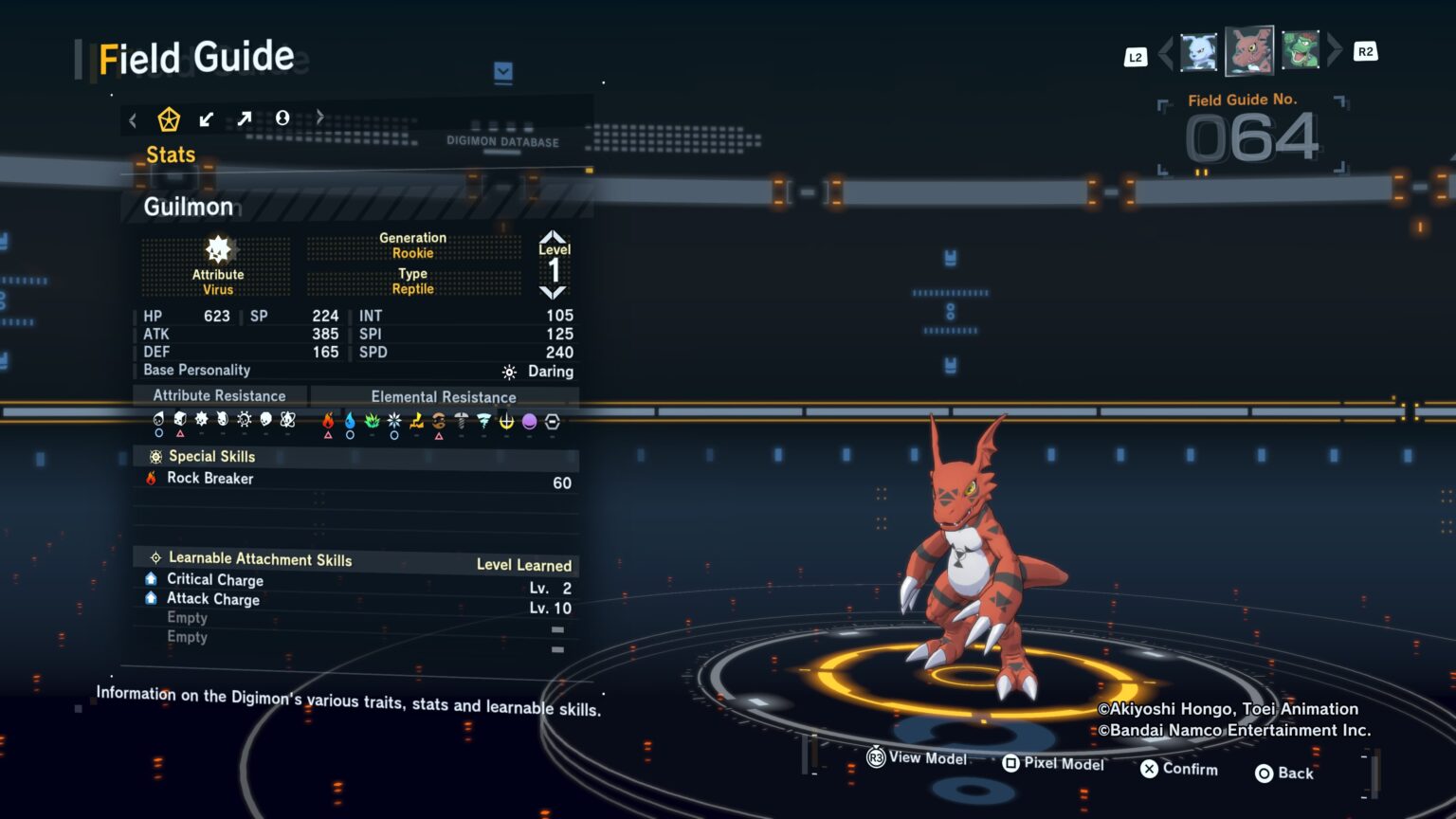1456x819 pixels.
Task: Click the Fire elemental resistance icon
Action: [328, 420]
